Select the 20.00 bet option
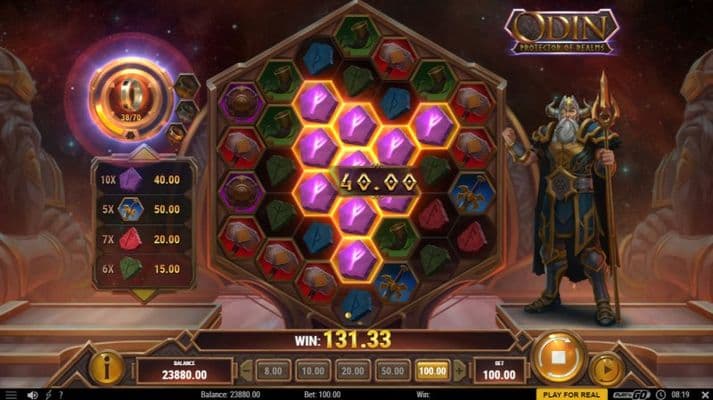The height and width of the screenshot is (400, 713). [352, 370]
